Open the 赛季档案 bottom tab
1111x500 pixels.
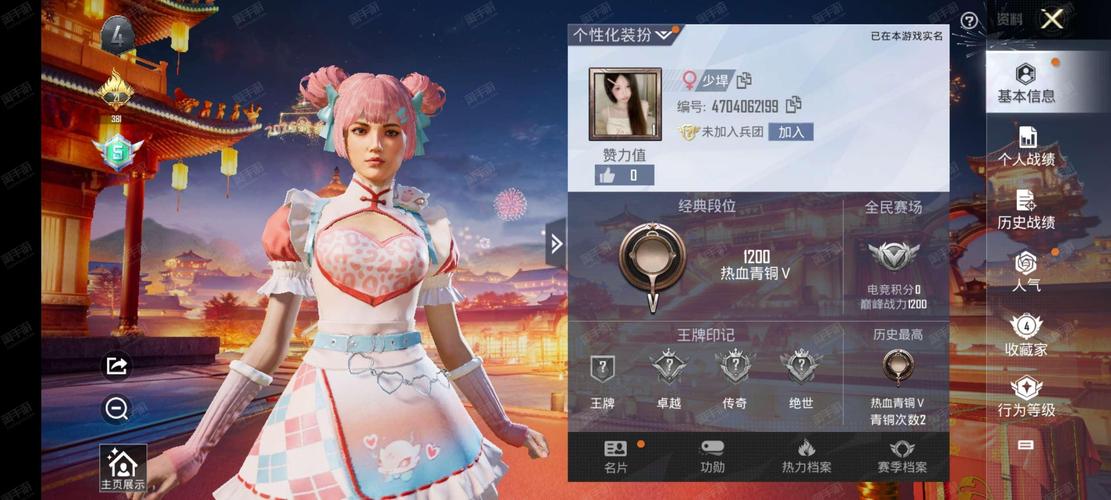point(902,457)
